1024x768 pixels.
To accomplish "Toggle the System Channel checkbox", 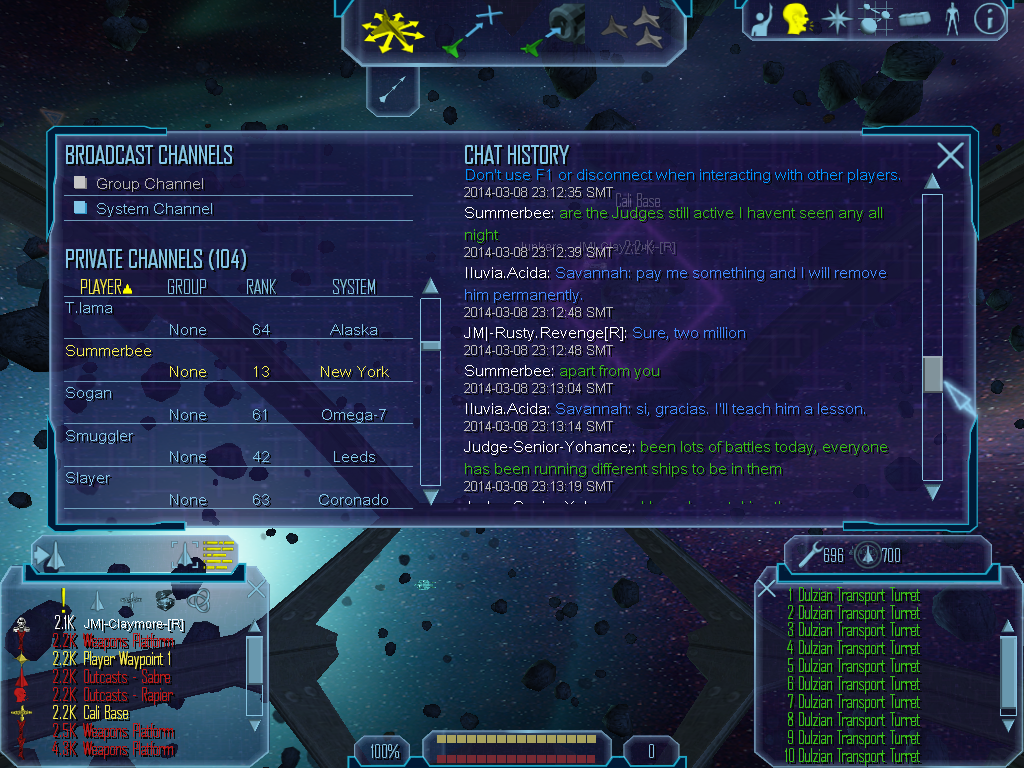I will (x=81, y=208).
